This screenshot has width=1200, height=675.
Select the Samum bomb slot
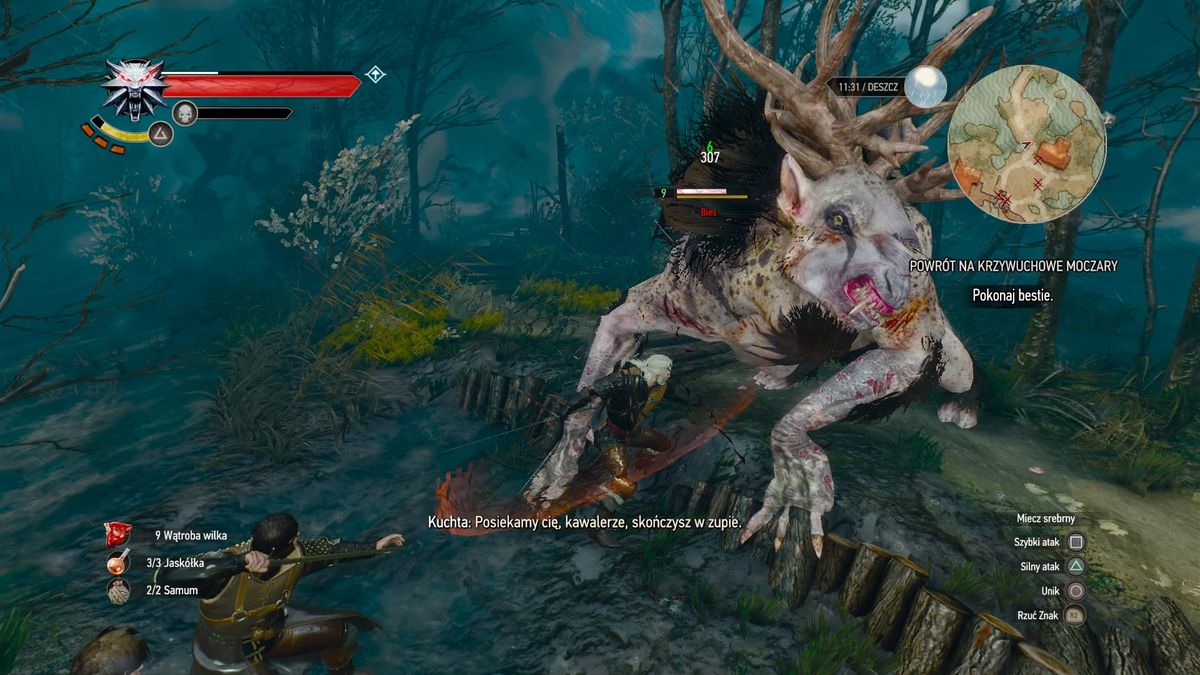coord(118,591)
